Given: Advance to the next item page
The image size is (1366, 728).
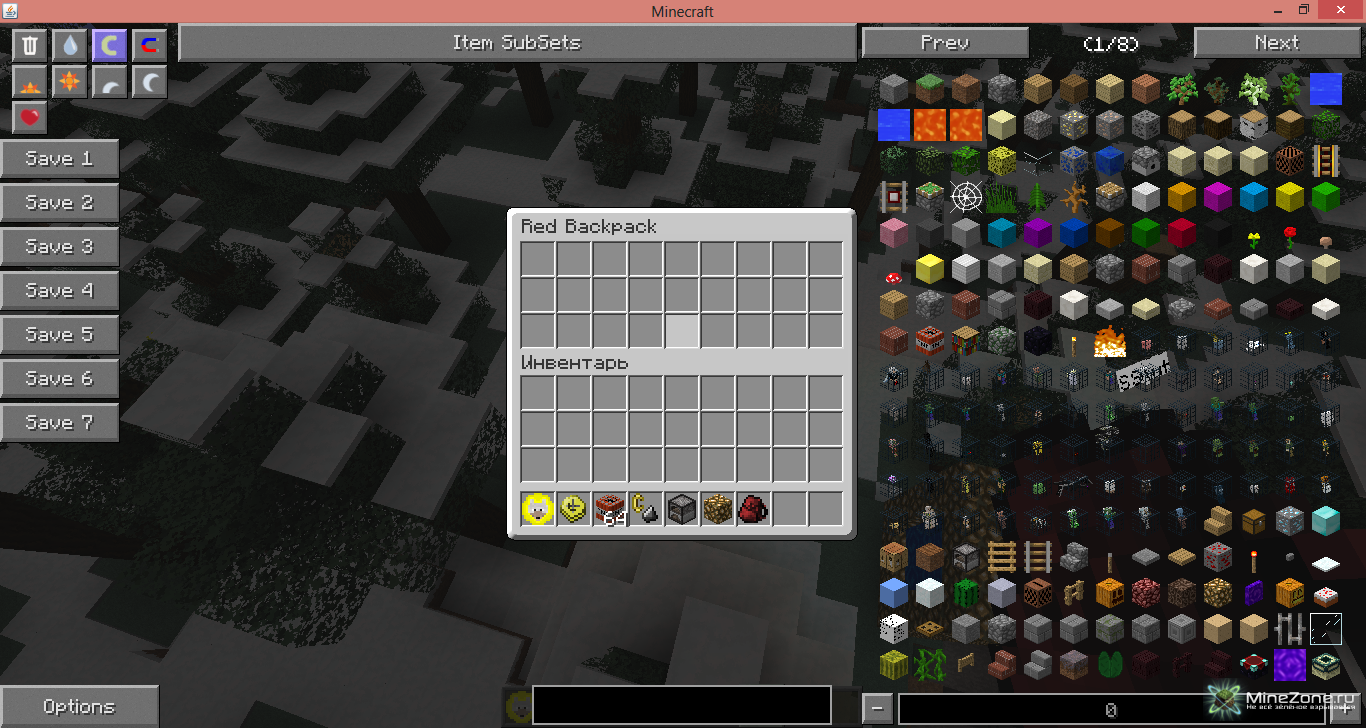Looking at the screenshot, I should pyautogui.click(x=1276, y=43).
